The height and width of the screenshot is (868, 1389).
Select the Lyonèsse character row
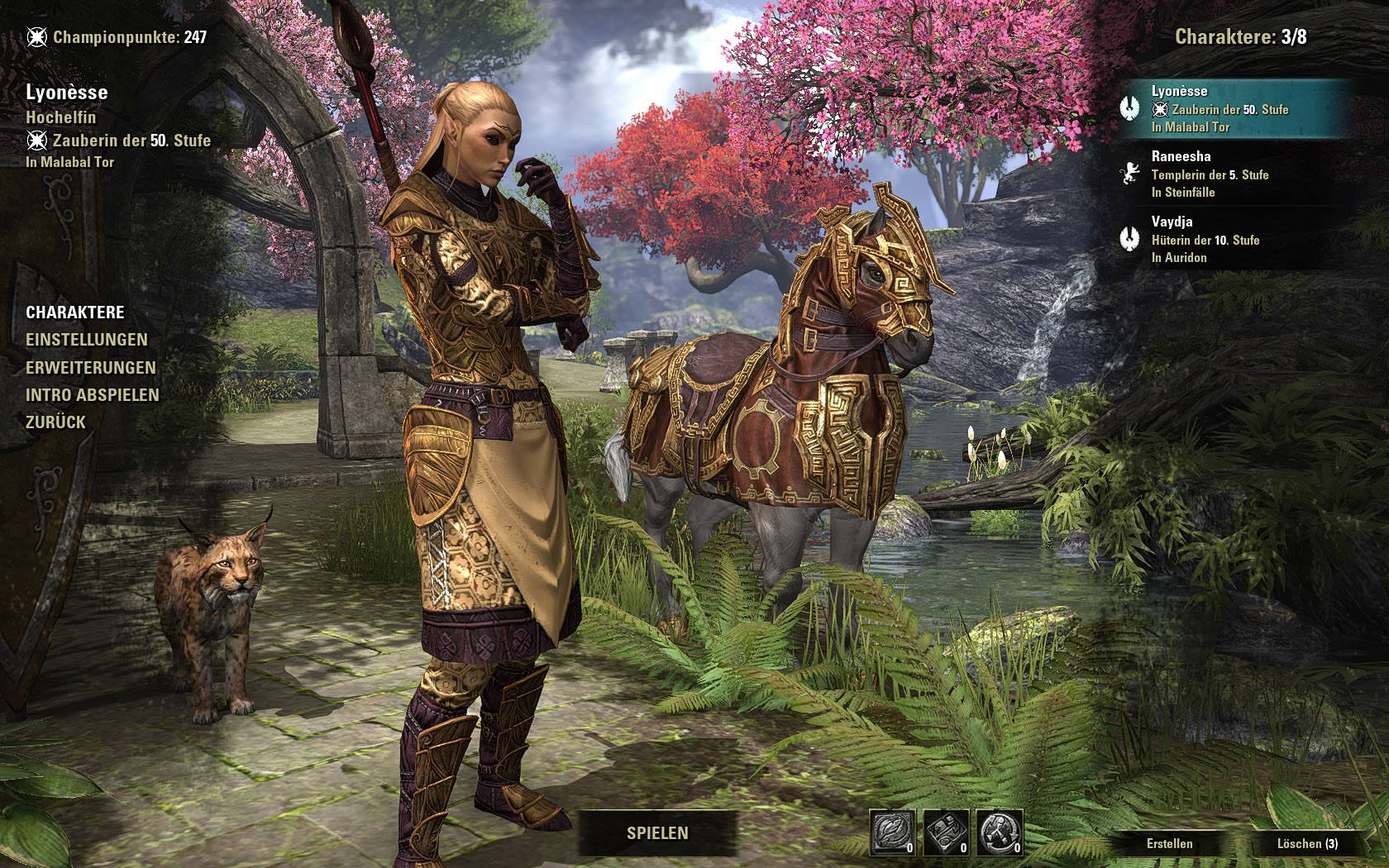(1232, 109)
